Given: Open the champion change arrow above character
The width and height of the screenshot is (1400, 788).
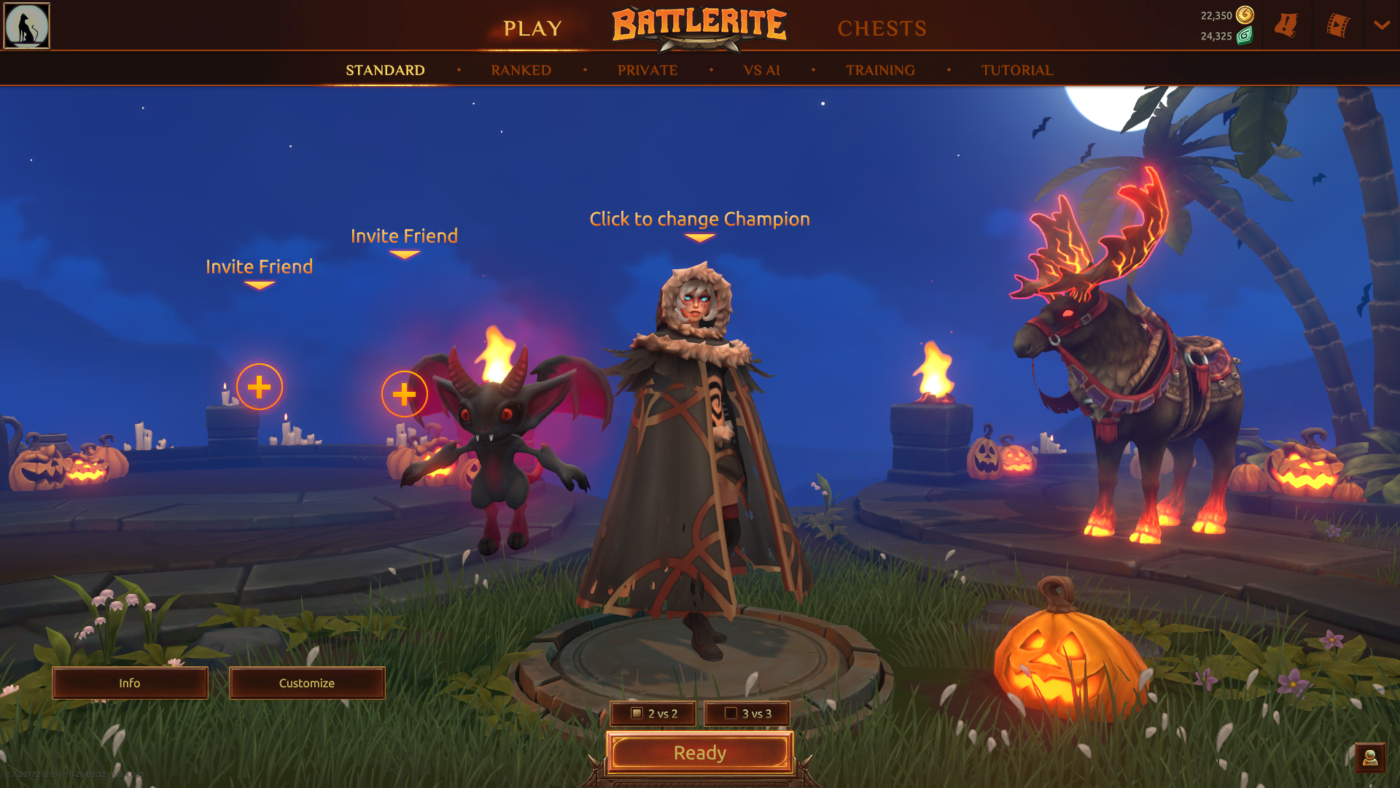Looking at the screenshot, I should (x=699, y=237).
